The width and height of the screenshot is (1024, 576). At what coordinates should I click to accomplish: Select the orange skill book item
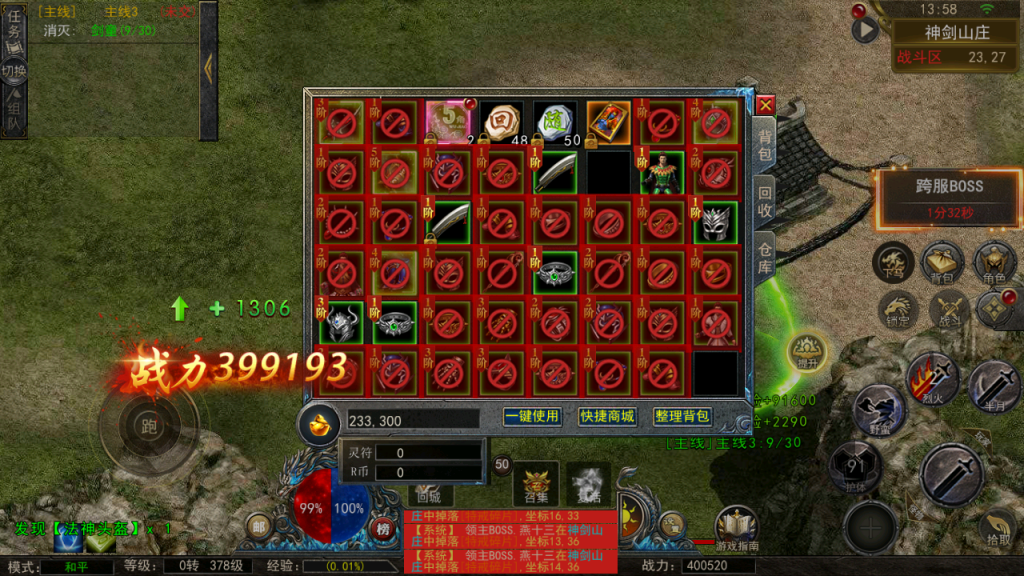pos(607,122)
